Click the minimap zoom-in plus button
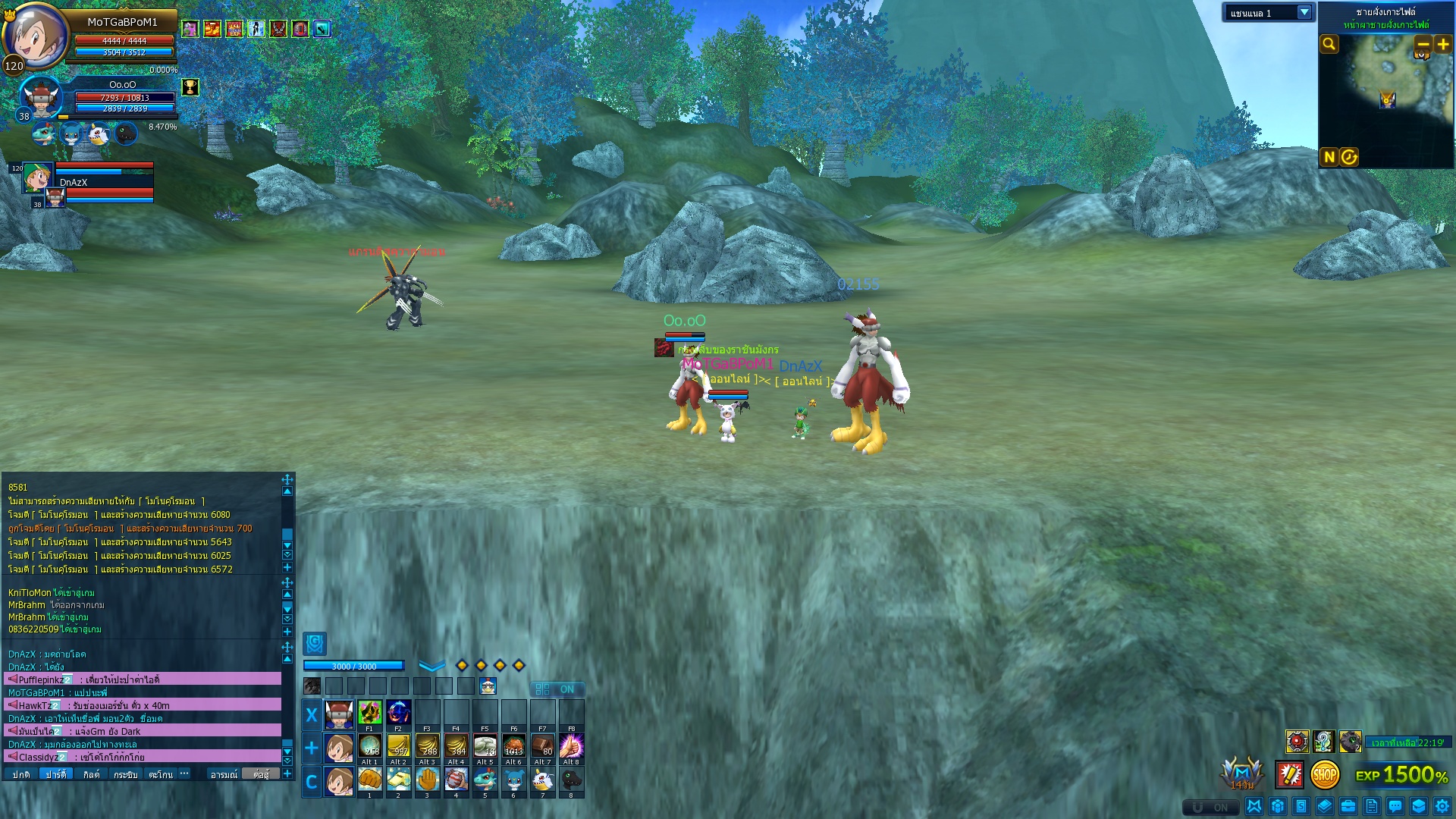The height and width of the screenshot is (819, 1456). click(1443, 44)
